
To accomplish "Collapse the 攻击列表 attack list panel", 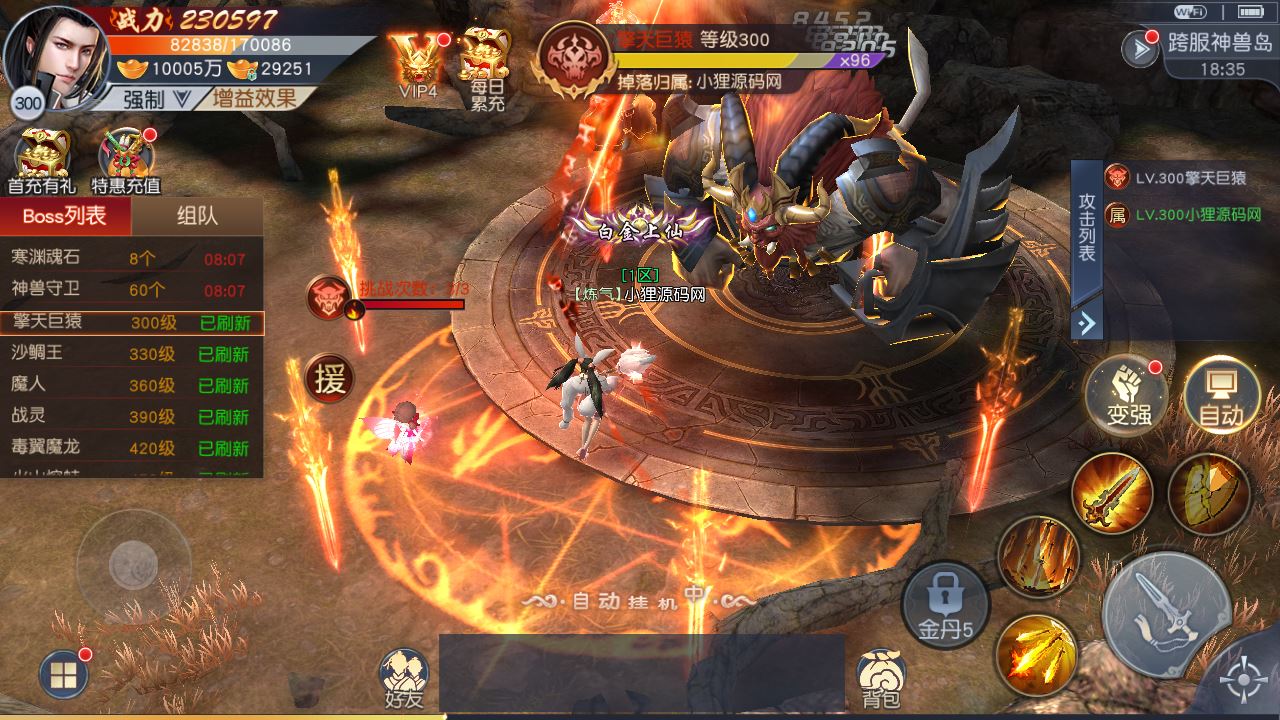I will 1087,323.
